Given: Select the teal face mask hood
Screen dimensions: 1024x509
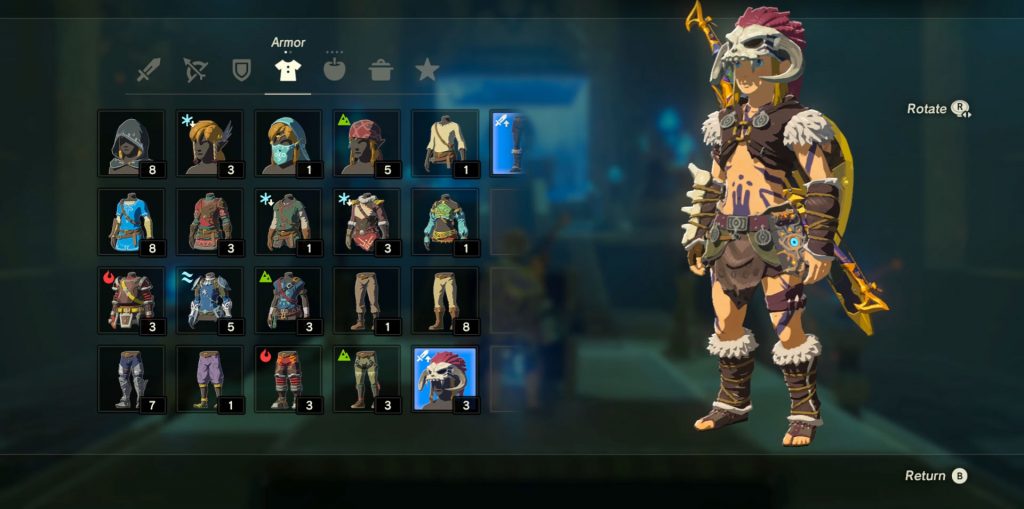Looking at the screenshot, I should [288, 143].
